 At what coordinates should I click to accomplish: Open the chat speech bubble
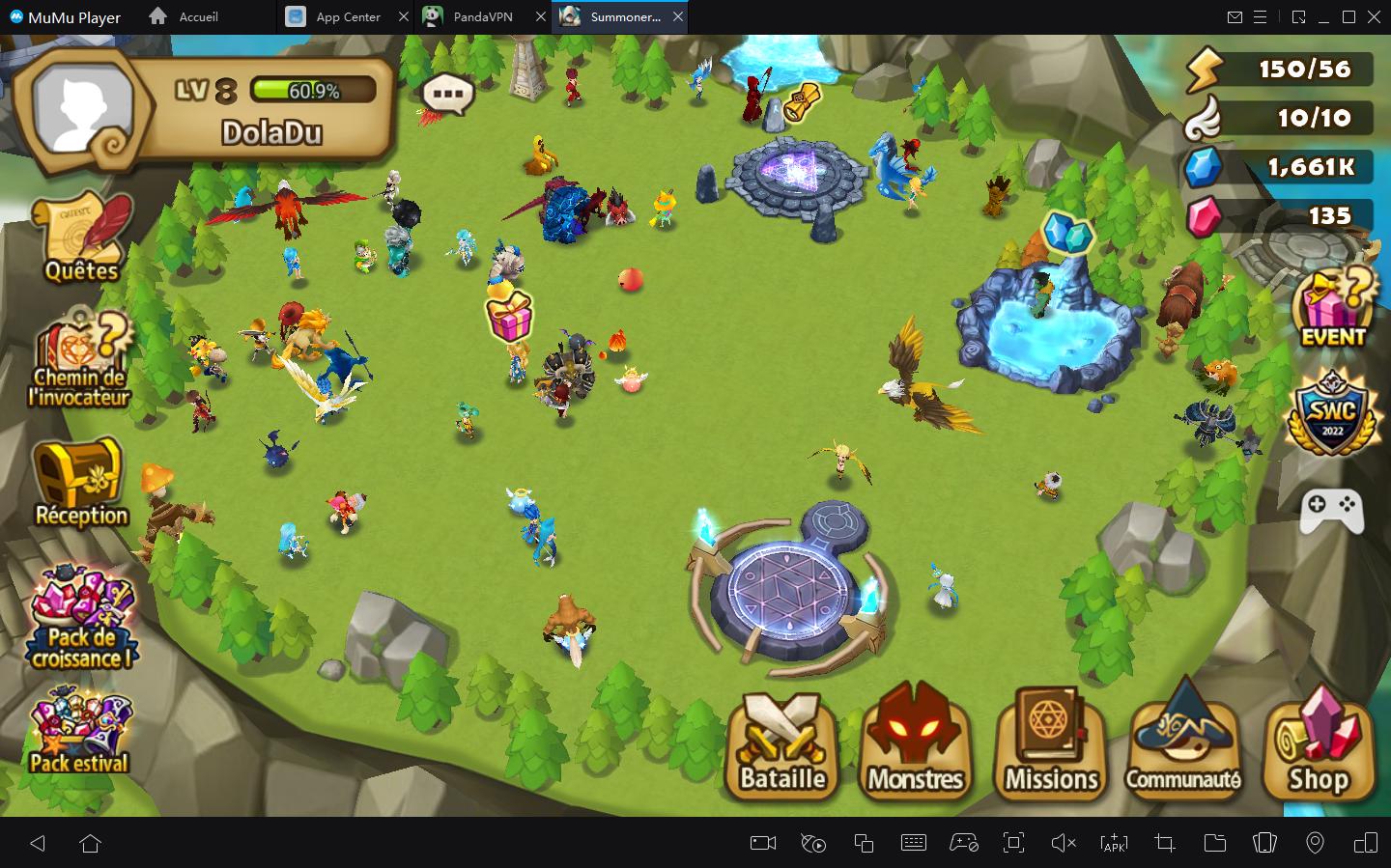tap(447, 95)
